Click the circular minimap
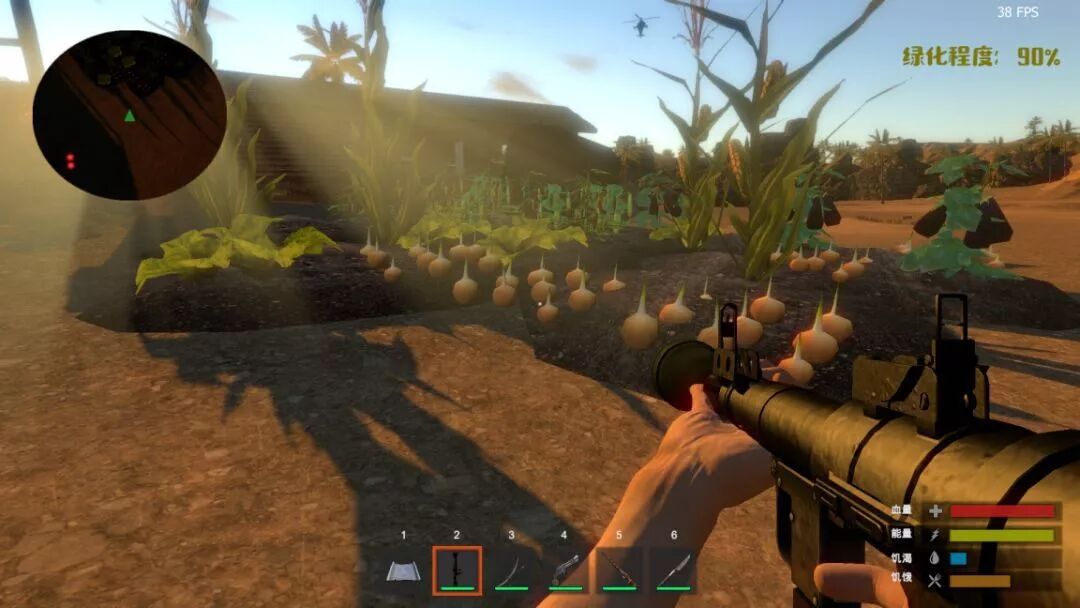This screenshot has width=1080, height=608. (x=129, y=115)
